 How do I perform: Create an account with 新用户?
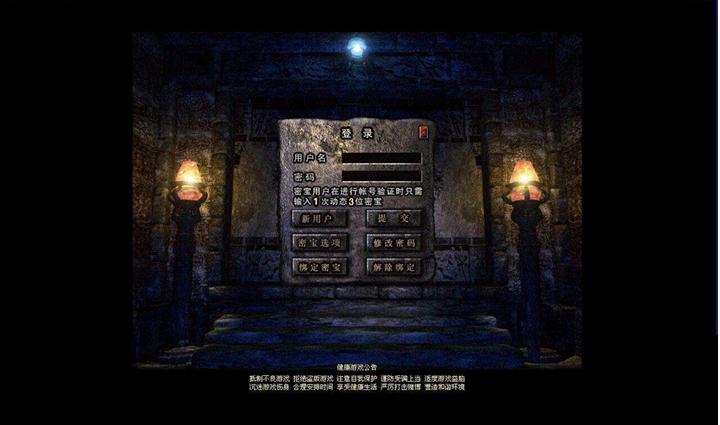pyautogui.click(x=318, y=218)
